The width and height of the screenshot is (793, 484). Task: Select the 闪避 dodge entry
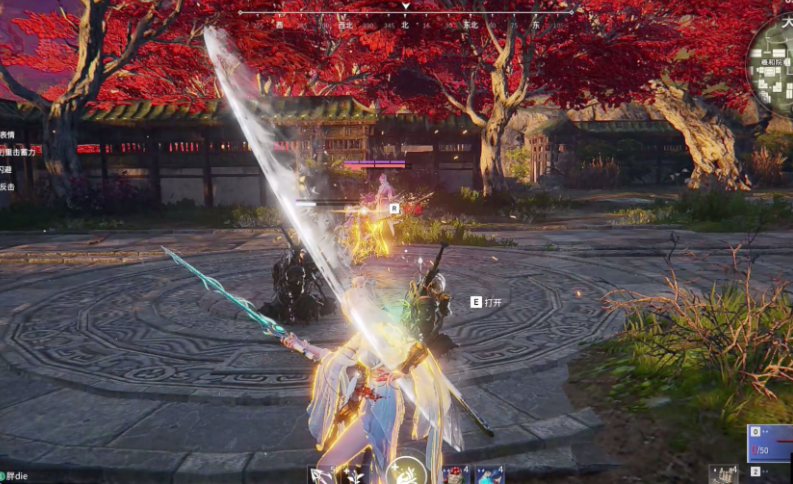pyautogui.click(x=7, y=169)
